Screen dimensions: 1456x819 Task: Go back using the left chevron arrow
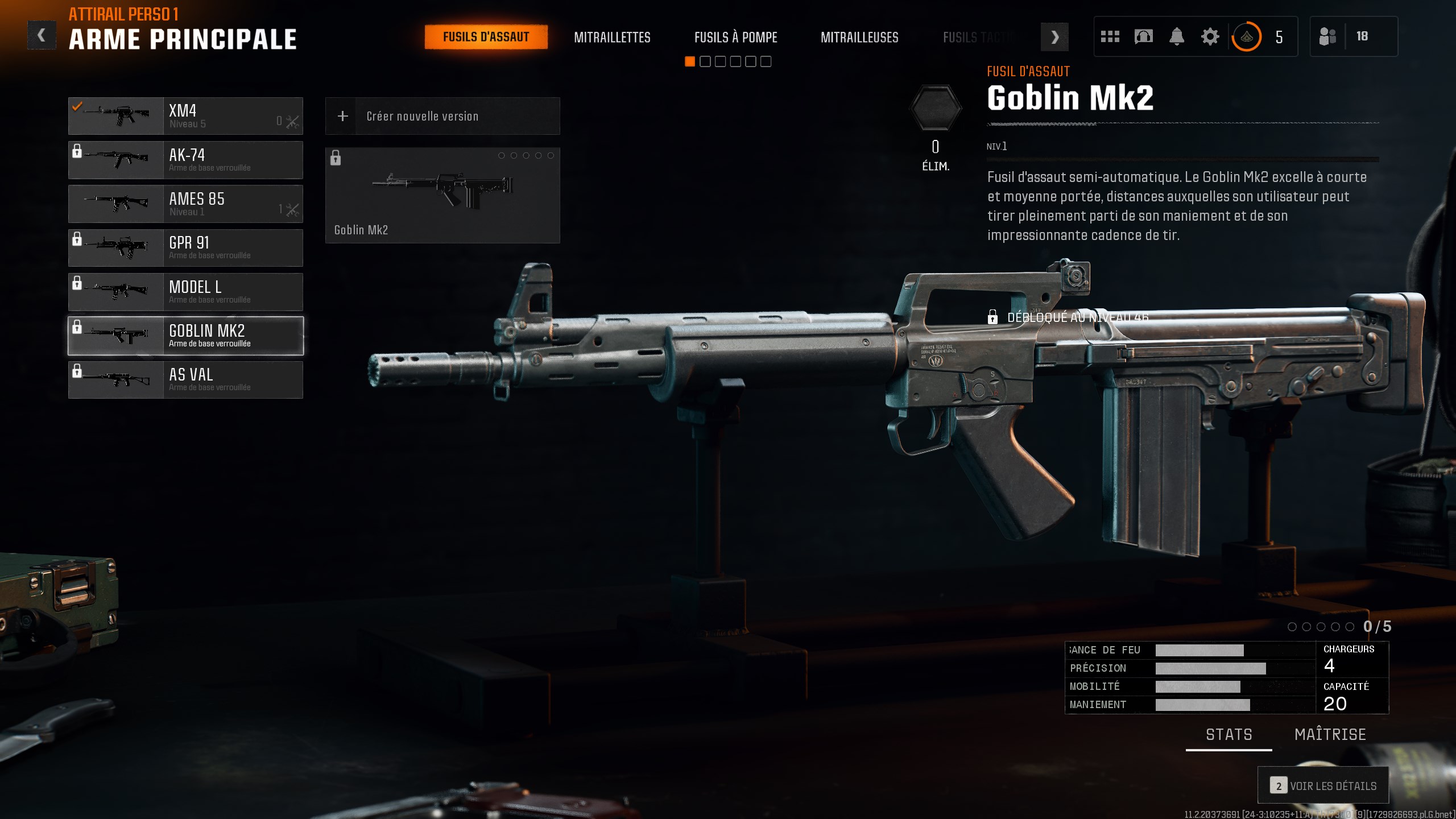(x=41, y=35)
